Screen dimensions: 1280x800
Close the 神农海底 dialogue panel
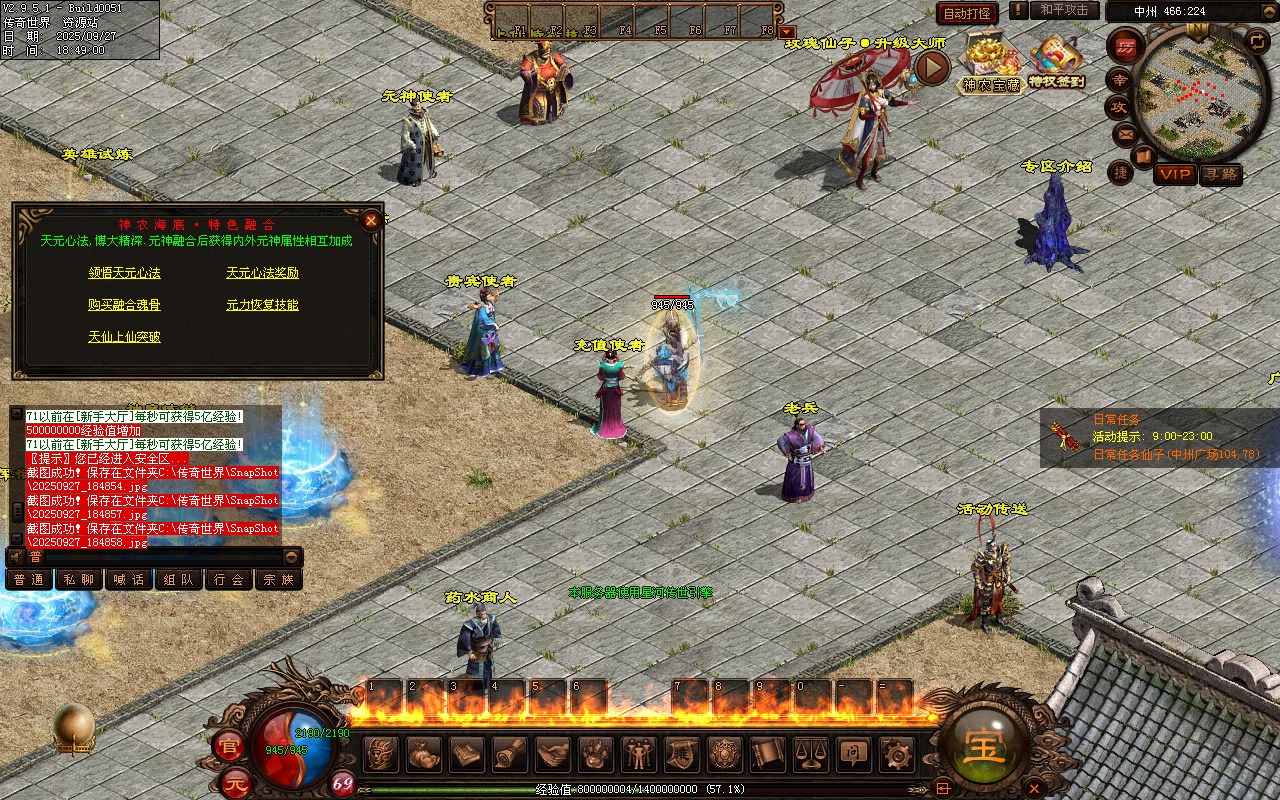pyautogui.click(x=371, y=219)
